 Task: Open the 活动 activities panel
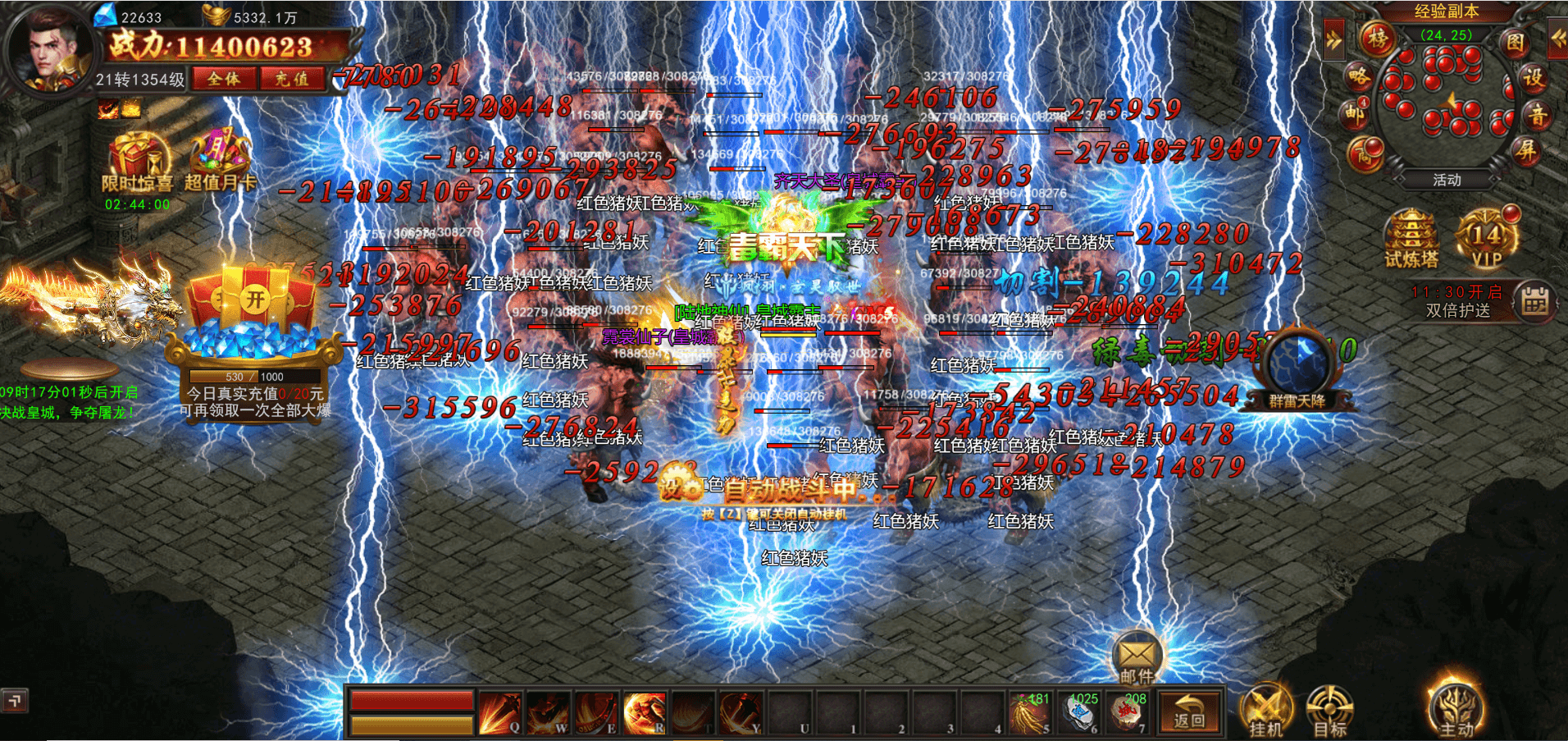click(x=1447, y=180)
